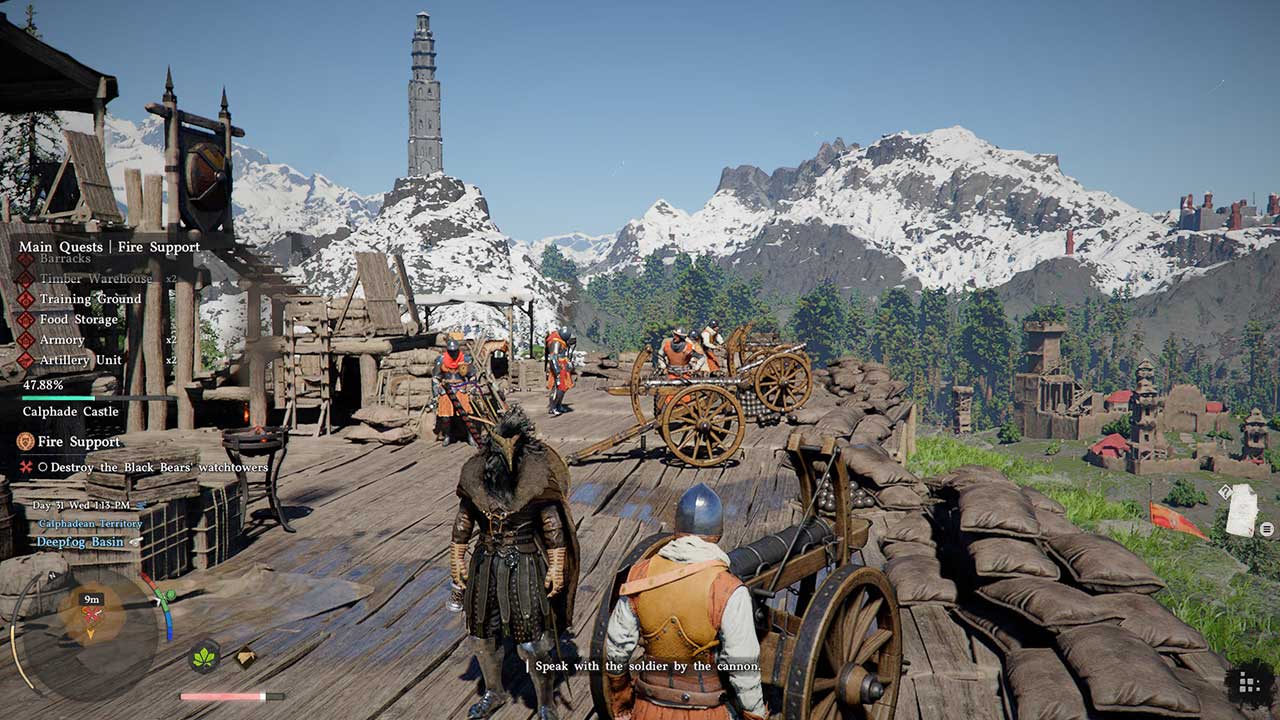
Task: Select the brown item icon beside the leaf
Action: [244, 656]
